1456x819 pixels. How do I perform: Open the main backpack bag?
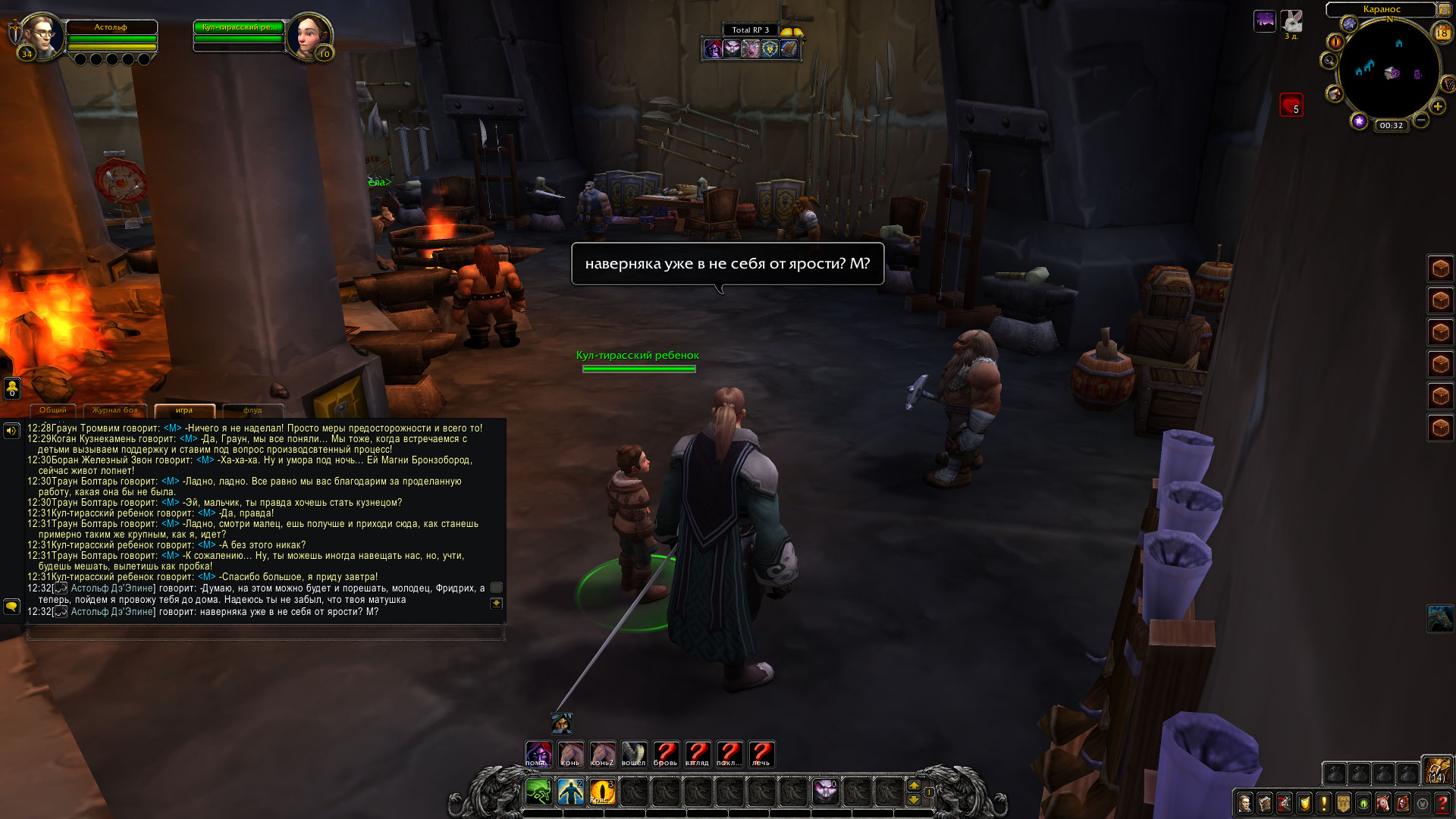(x=1436, y=770)
